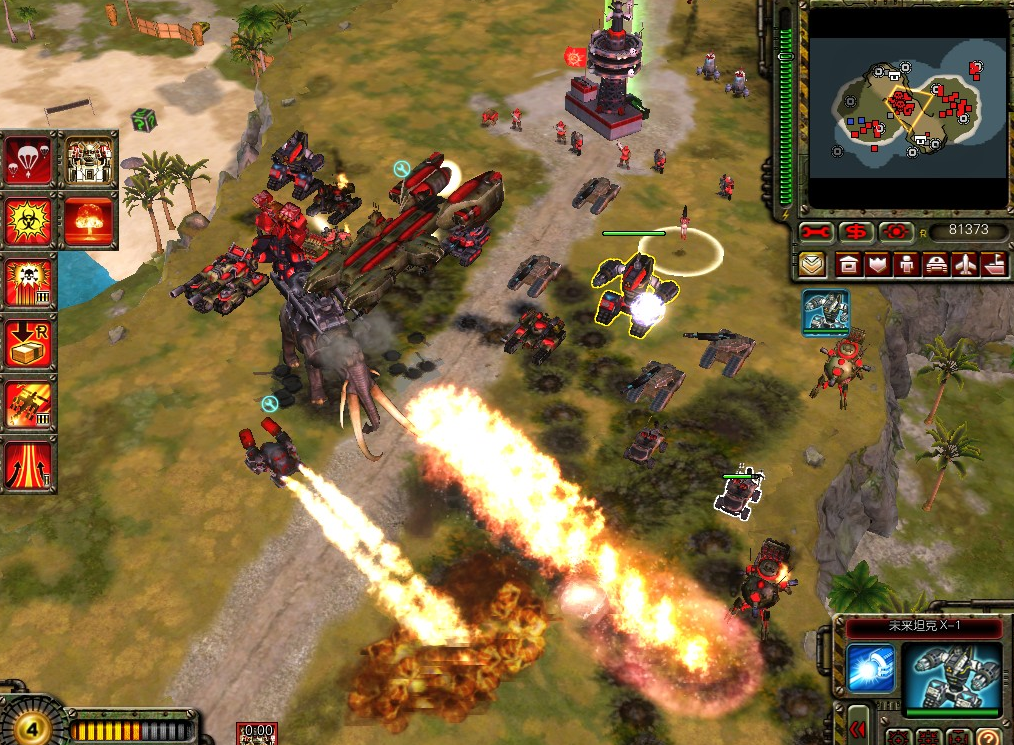Screen dimensions: 1014x745
Task: Open the gold envelope messages tab
Action: click(812, 265)
